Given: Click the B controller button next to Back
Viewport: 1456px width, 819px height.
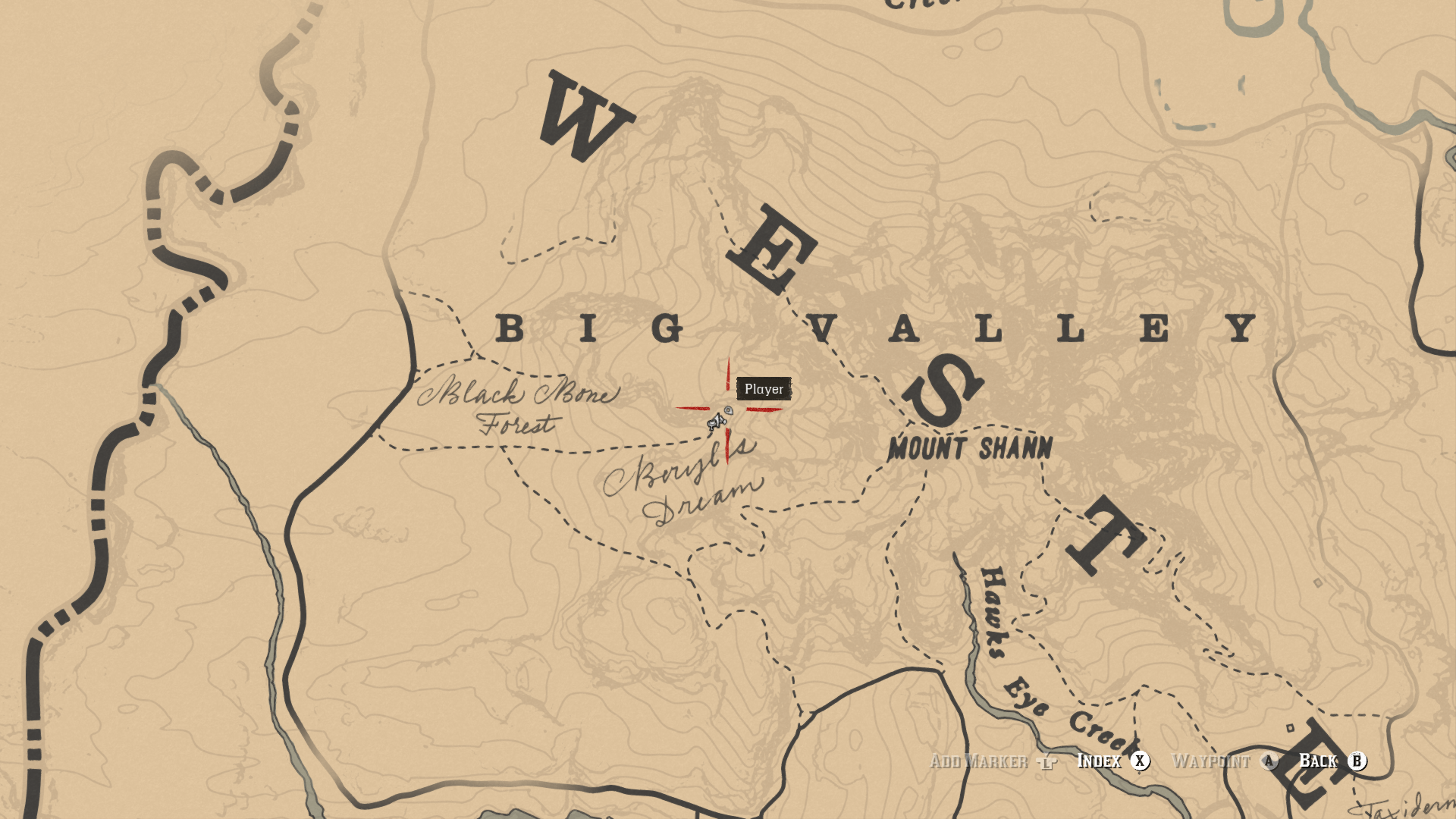Looking at the screenshot, I should coord(1357,761).
